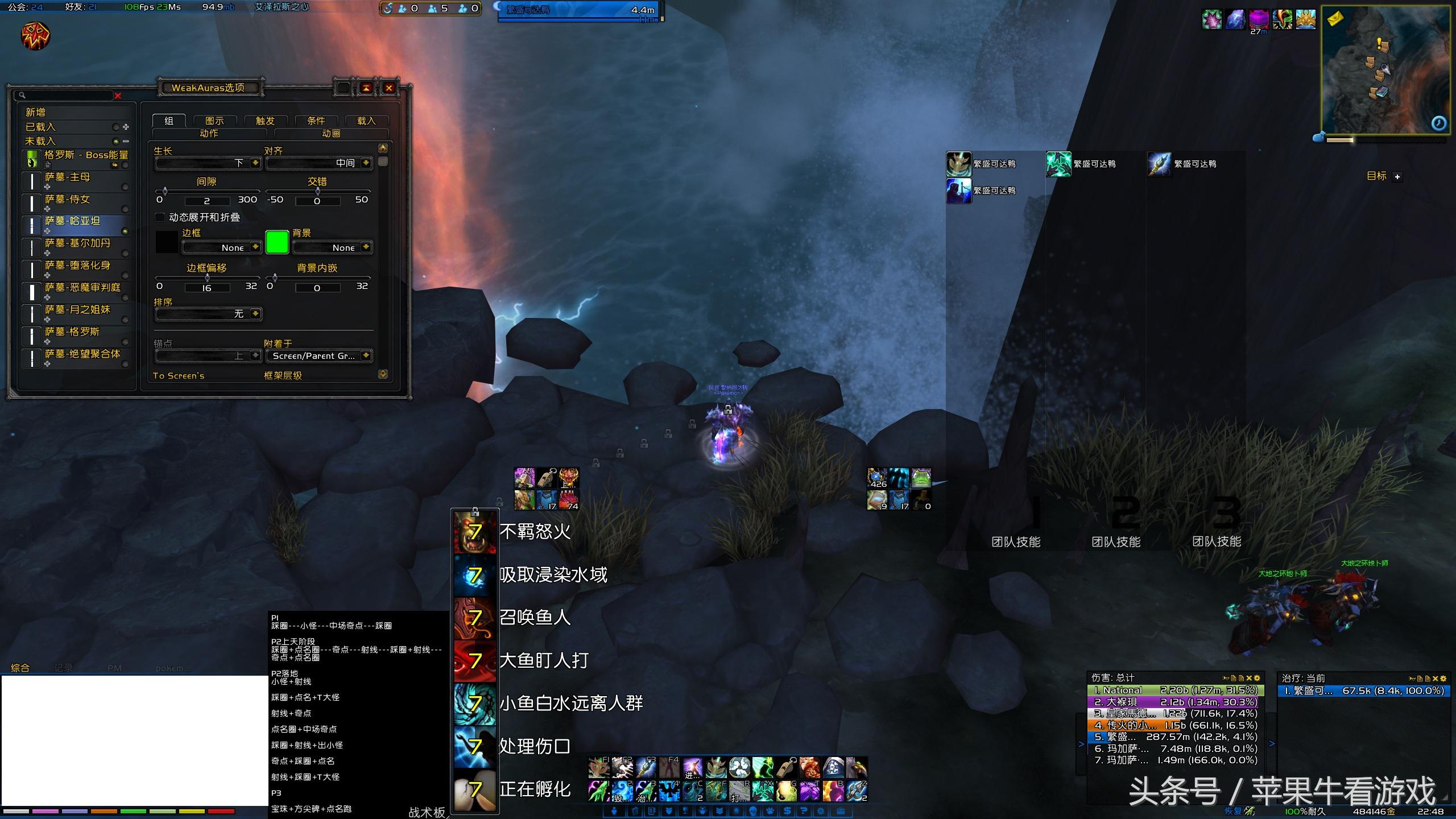Screen dimensions: 1456x819
Task: Close the WeakAuras options window
Action: pos(389,88)
